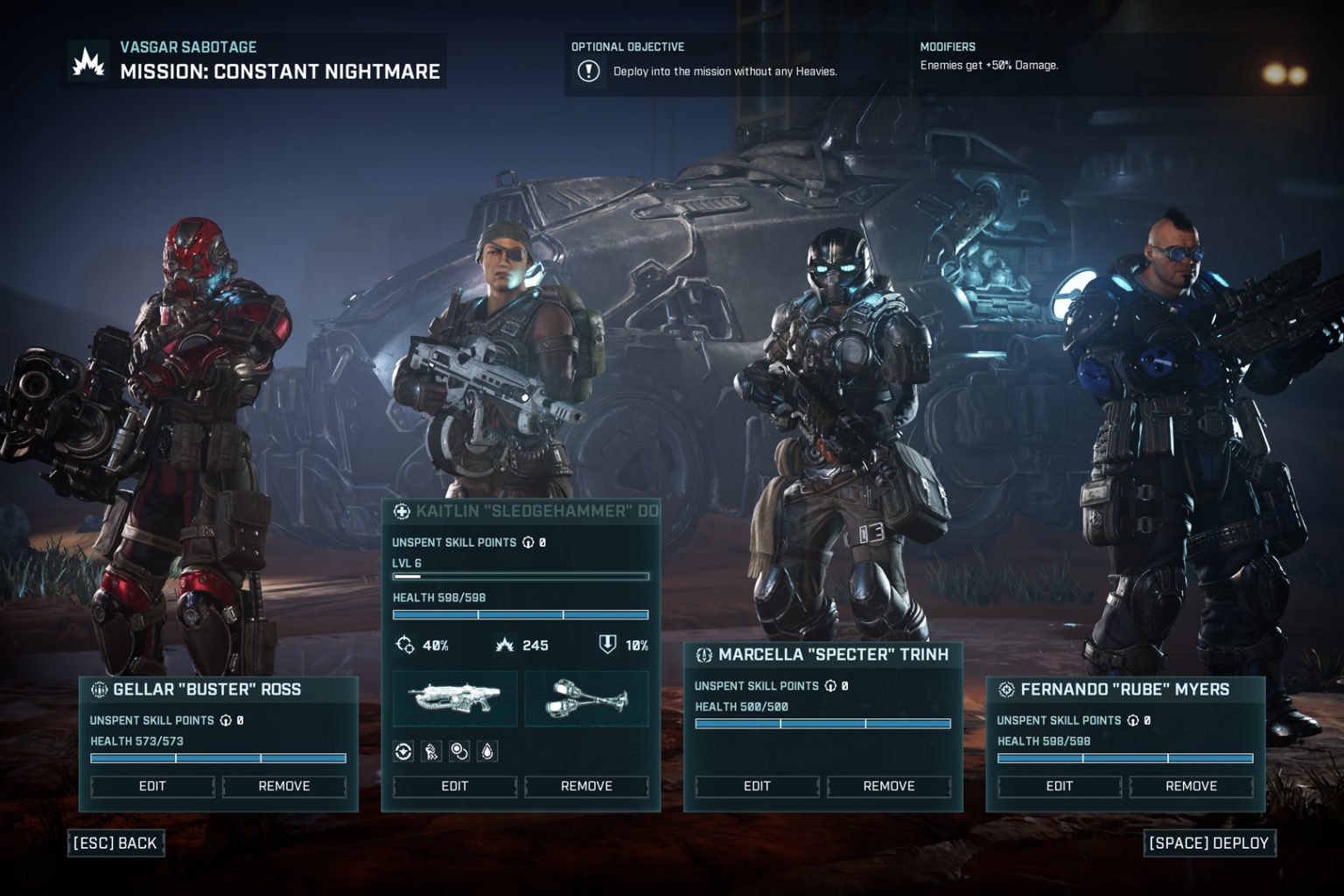The height and width of the screenshot is (896, 1344).
Task: Remove Marcella 'Specter' Trinh from squad
Action: (889, 787)
